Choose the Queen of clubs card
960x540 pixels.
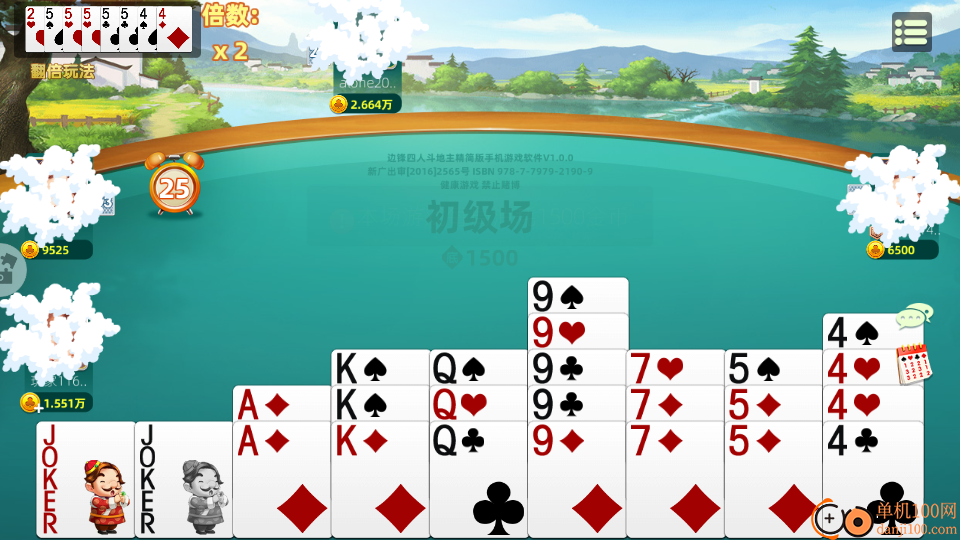tap(478, 480)
